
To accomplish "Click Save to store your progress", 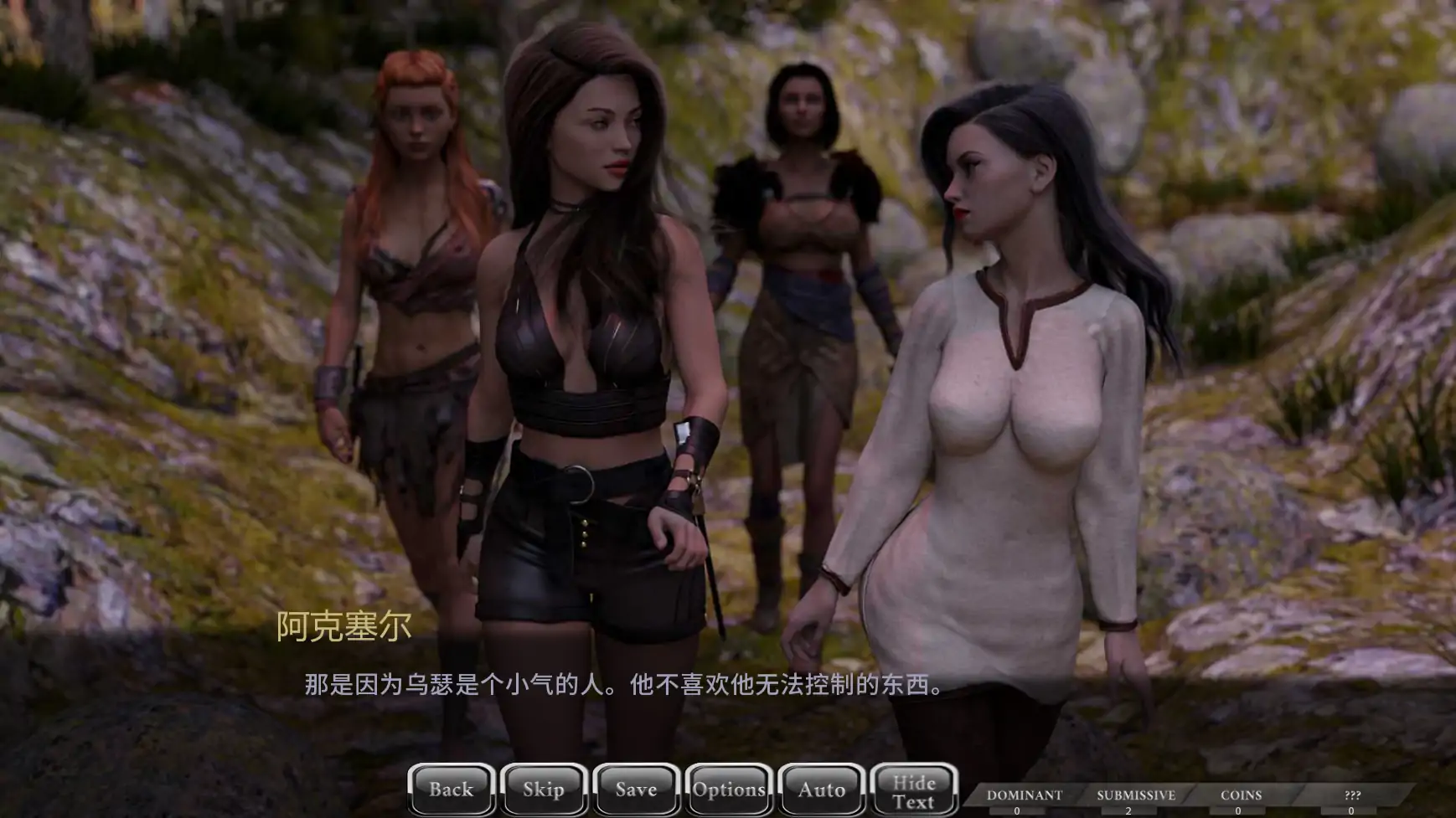I will click(635, 788).
